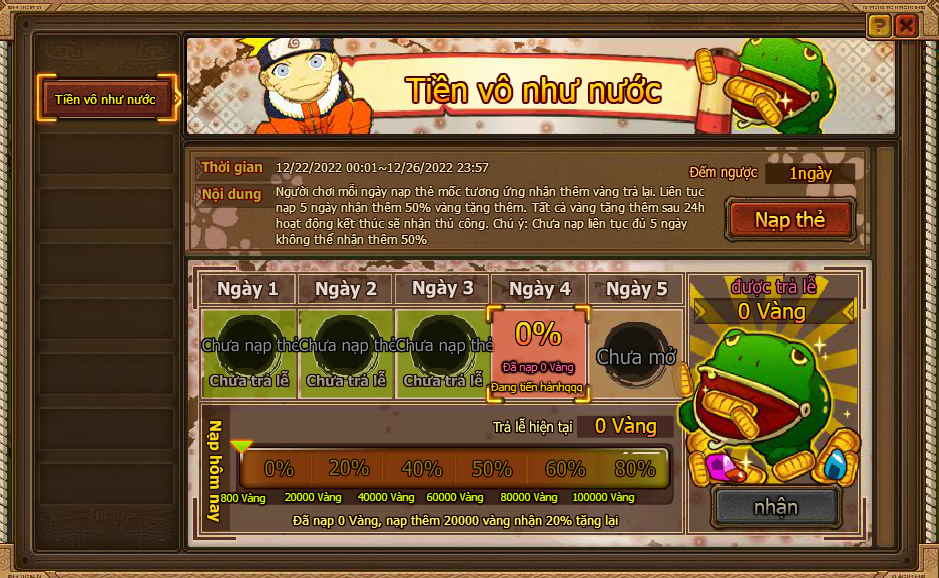Image resolution: width=939 pixels, height=578 pixels.
Task: Click the Nạp thẻ recharge button
Action: tap(790, 220)
